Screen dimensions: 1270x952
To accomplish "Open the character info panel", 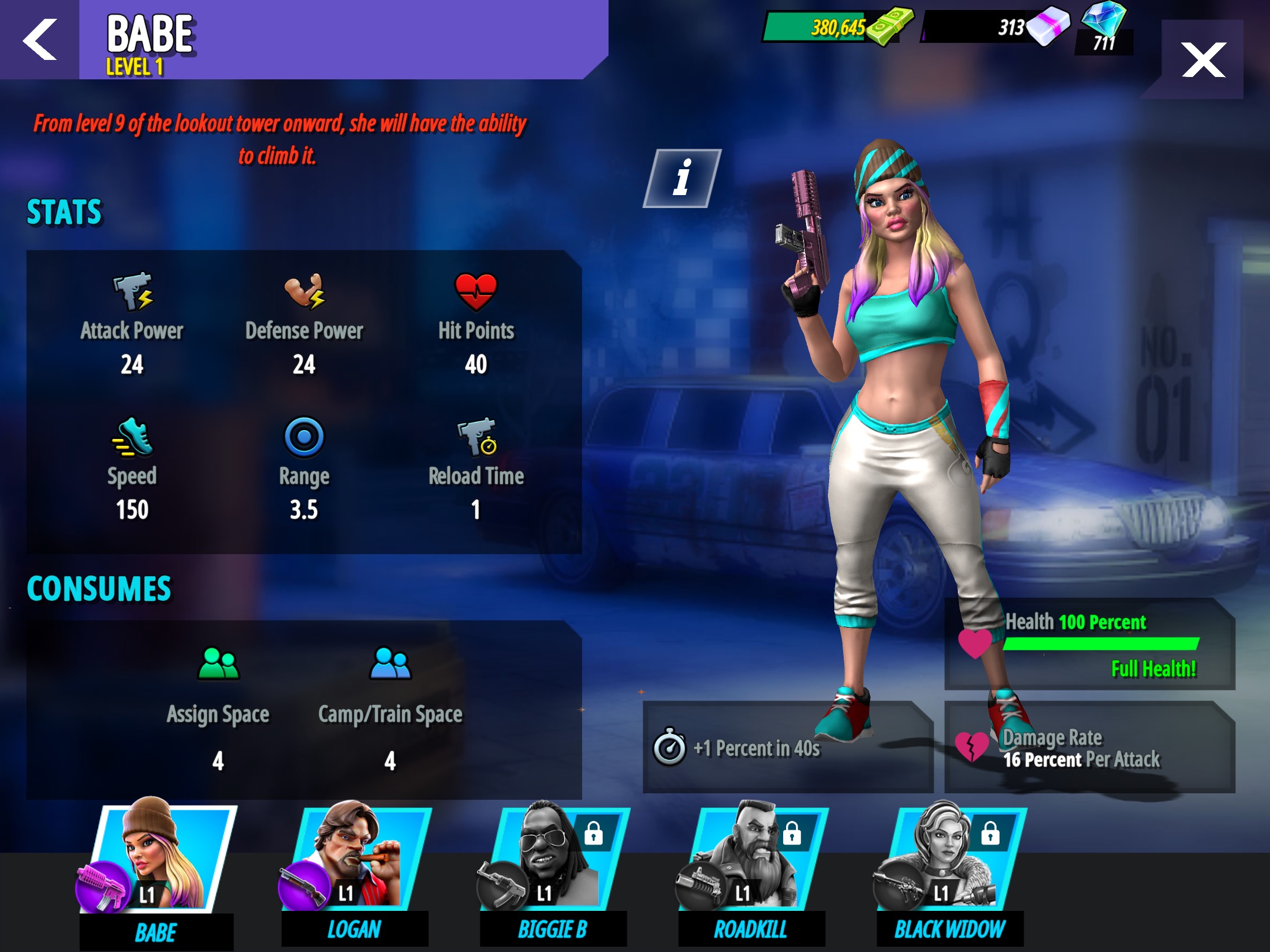I will (682, 178).
